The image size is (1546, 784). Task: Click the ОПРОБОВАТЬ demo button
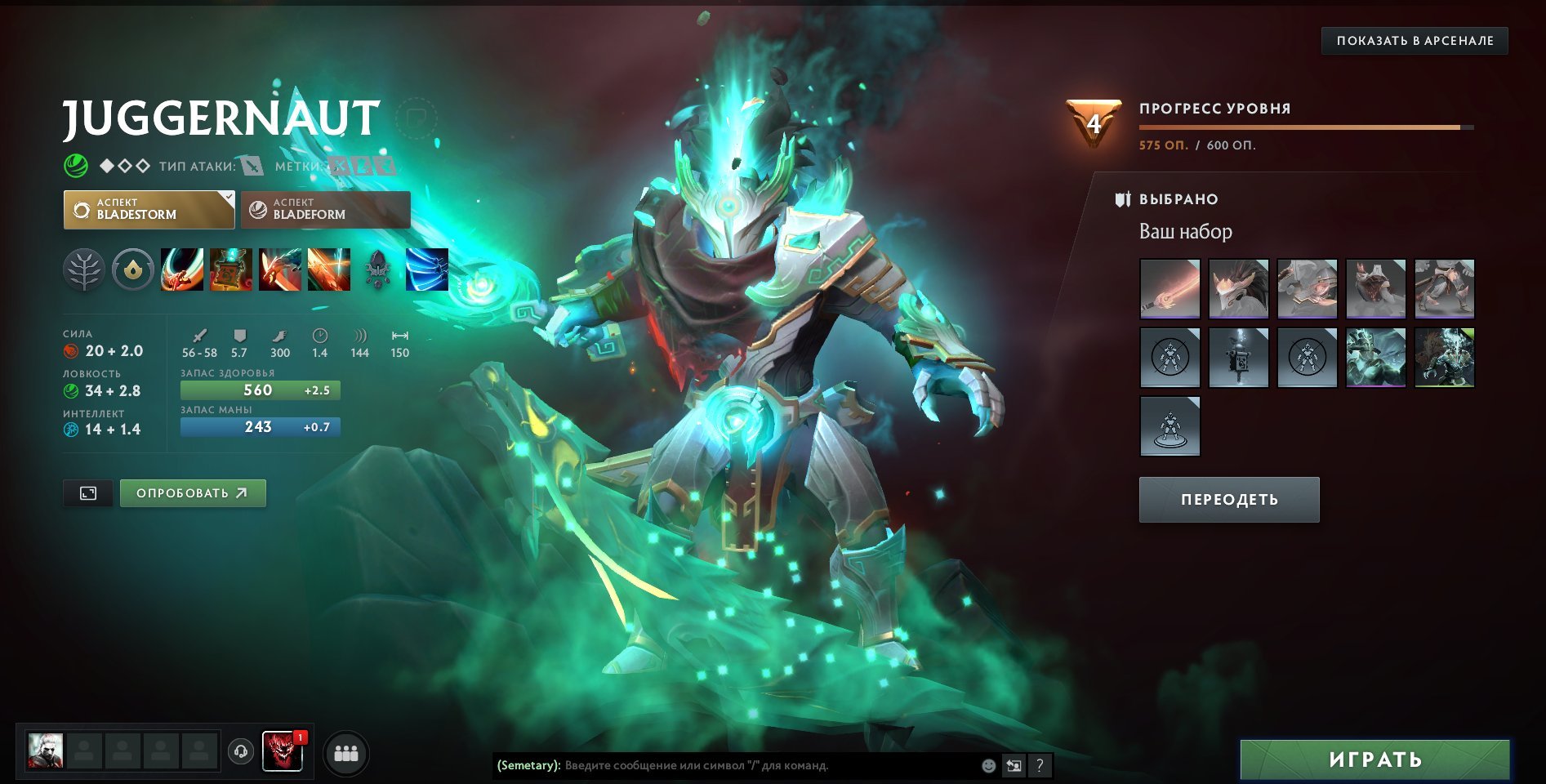tap(193, 493)
